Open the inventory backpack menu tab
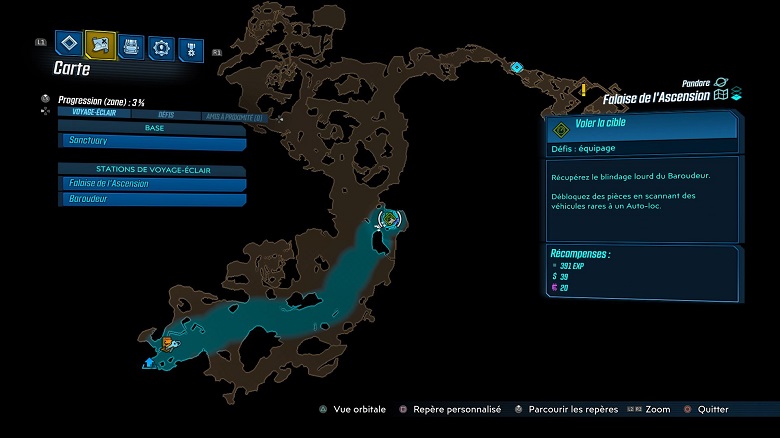780x438 pixels. (x=131, y=45)
